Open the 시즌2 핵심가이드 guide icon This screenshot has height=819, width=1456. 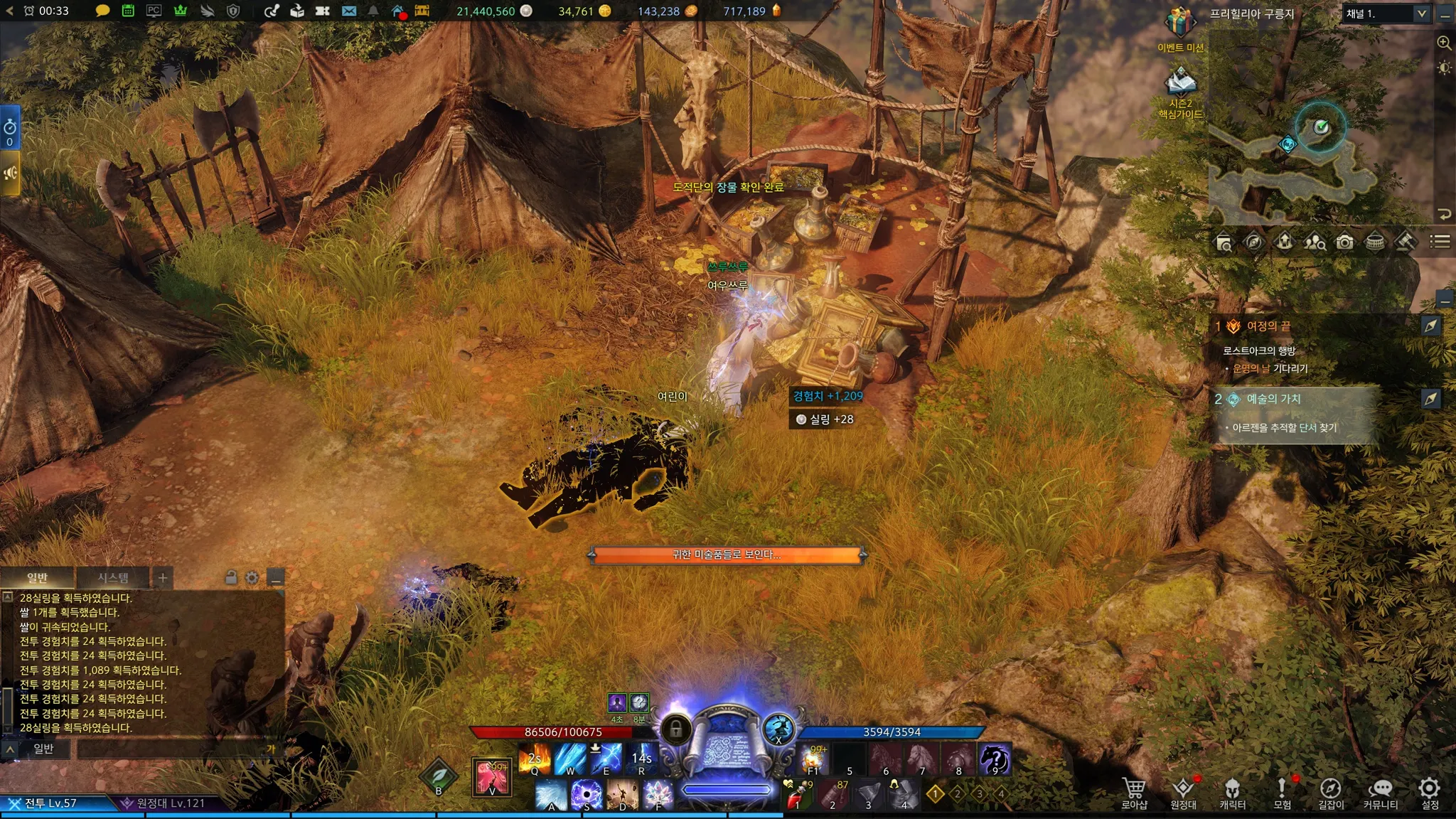coord(1180,84)
